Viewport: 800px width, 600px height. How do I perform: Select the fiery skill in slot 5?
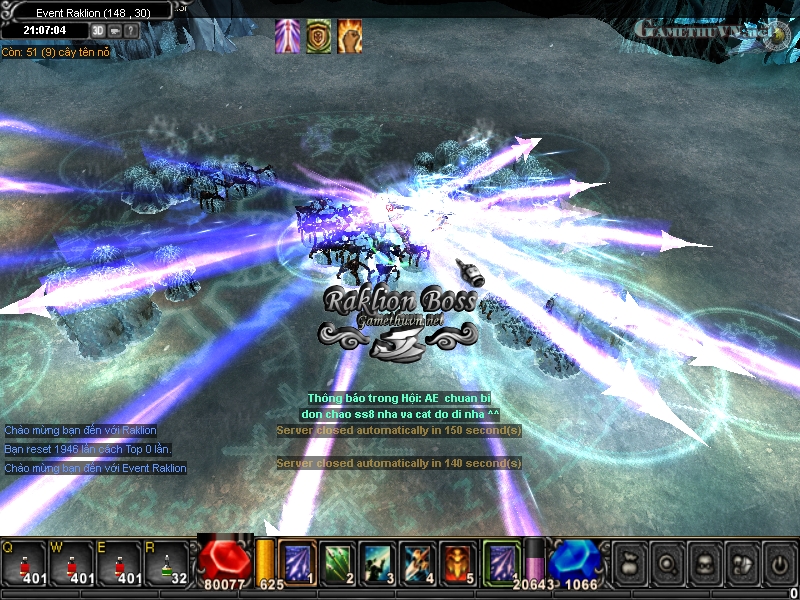point(457,561)
